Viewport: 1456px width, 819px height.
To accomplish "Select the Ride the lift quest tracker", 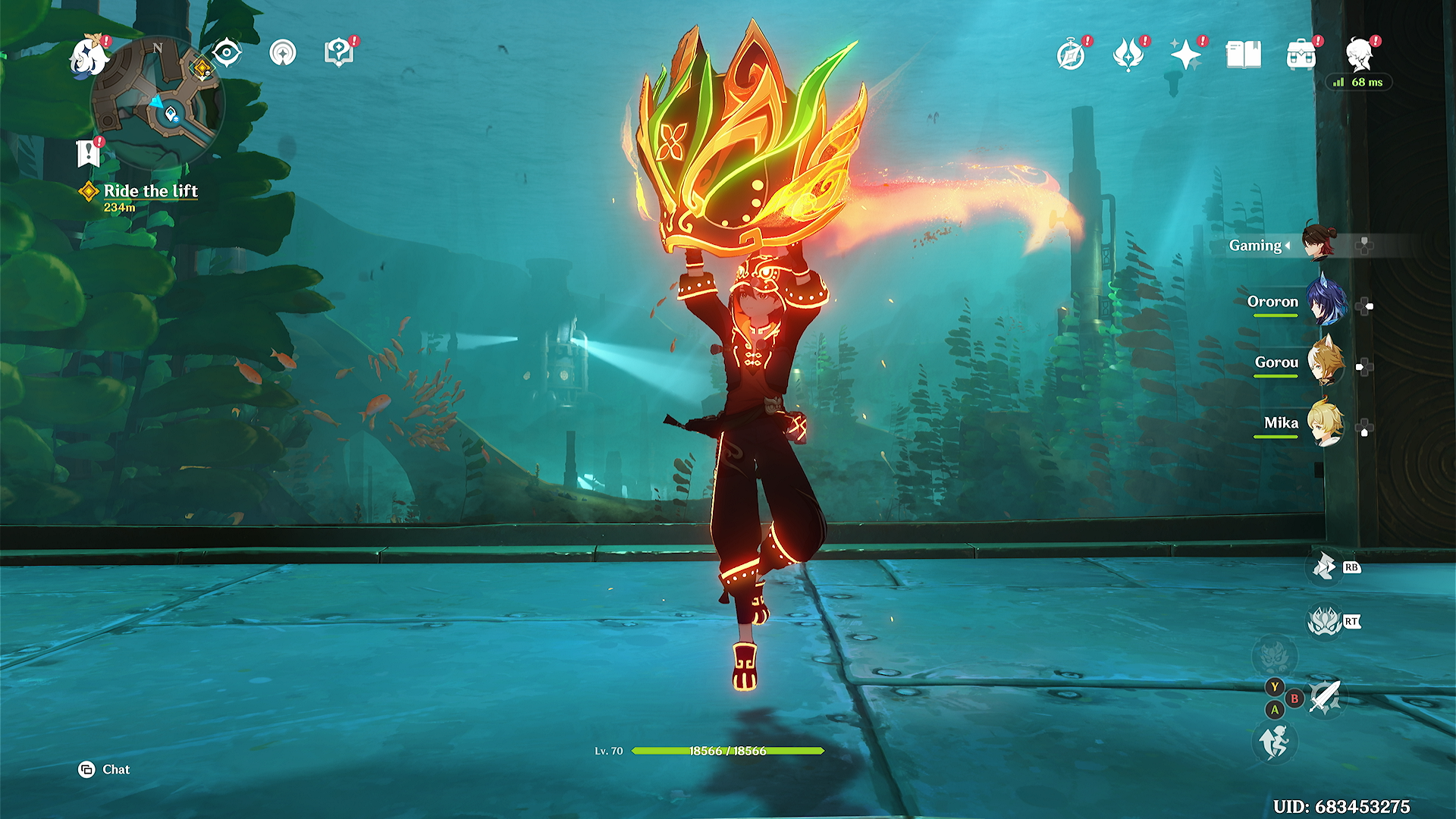I will click(x=150, y=191).
